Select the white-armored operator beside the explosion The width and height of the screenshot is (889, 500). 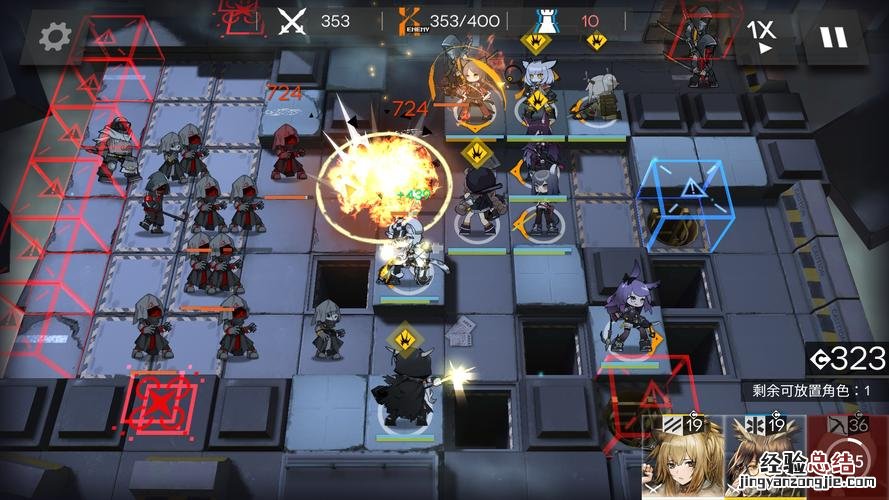[x=408, y=252]
